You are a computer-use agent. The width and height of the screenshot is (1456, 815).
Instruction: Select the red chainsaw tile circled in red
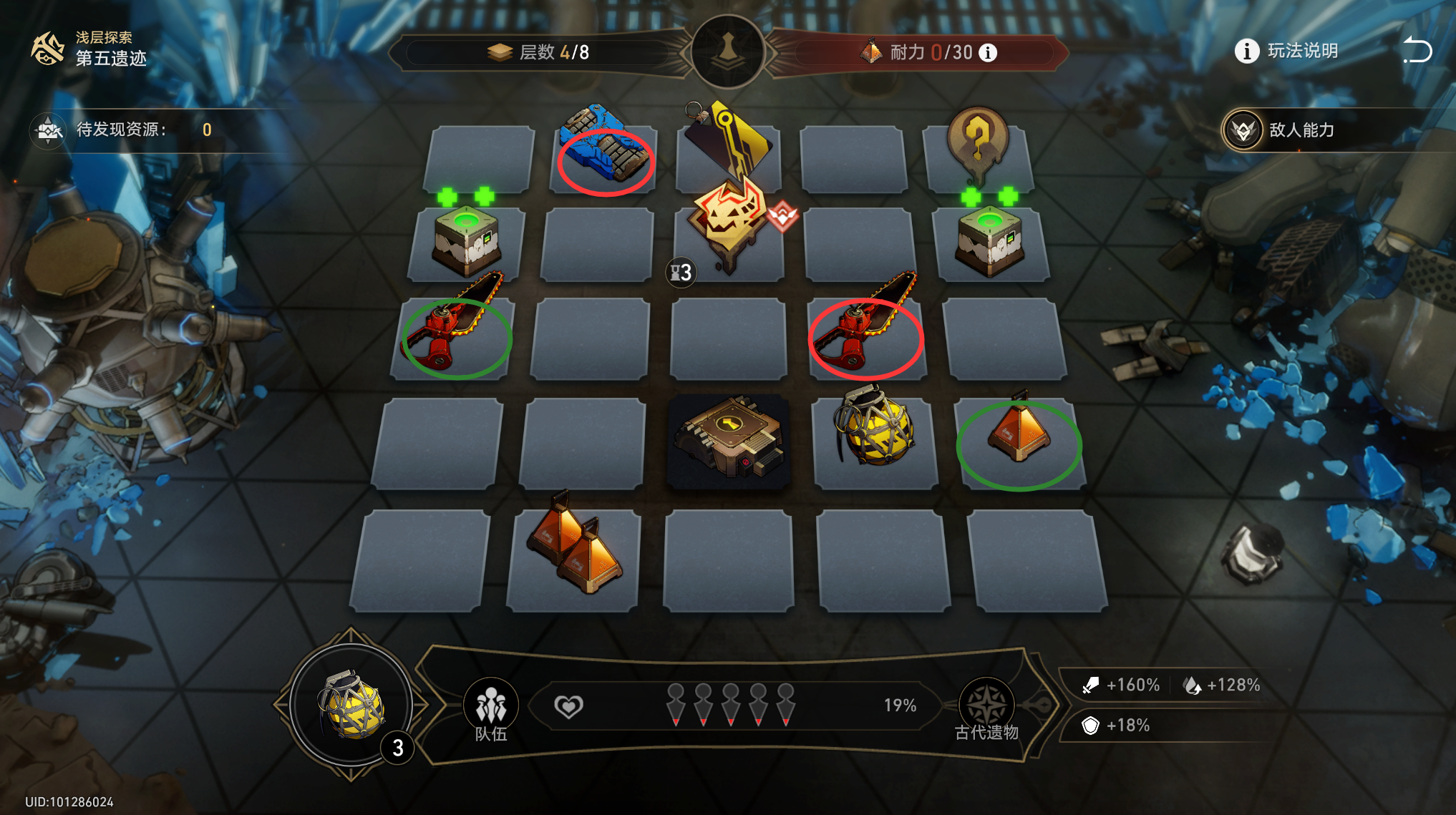pyautogui.click(x=866, y=331)
